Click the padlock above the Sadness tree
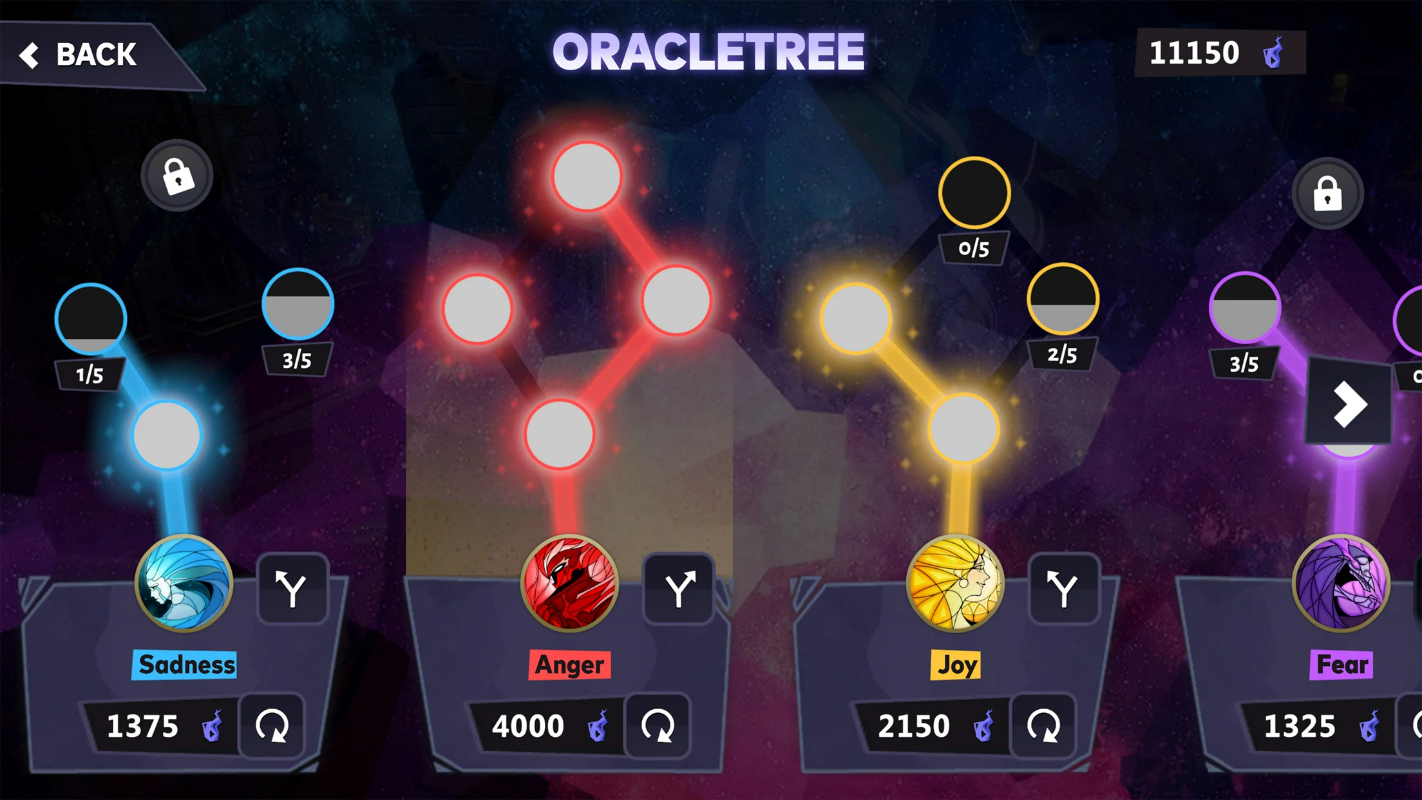1422x800 pixels. tap(178, 175)
